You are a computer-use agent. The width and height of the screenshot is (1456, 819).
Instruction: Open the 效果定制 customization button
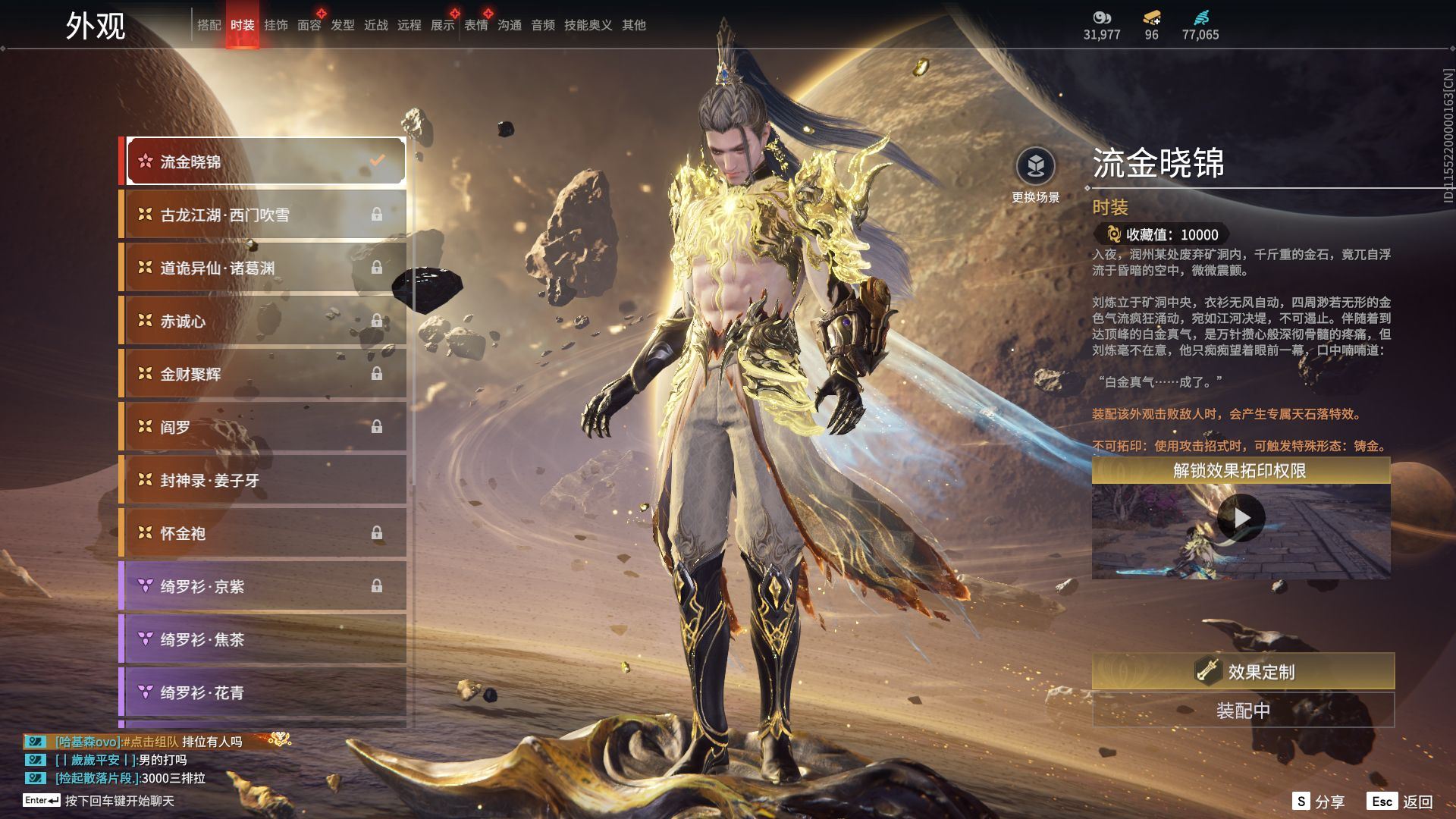1243,671
